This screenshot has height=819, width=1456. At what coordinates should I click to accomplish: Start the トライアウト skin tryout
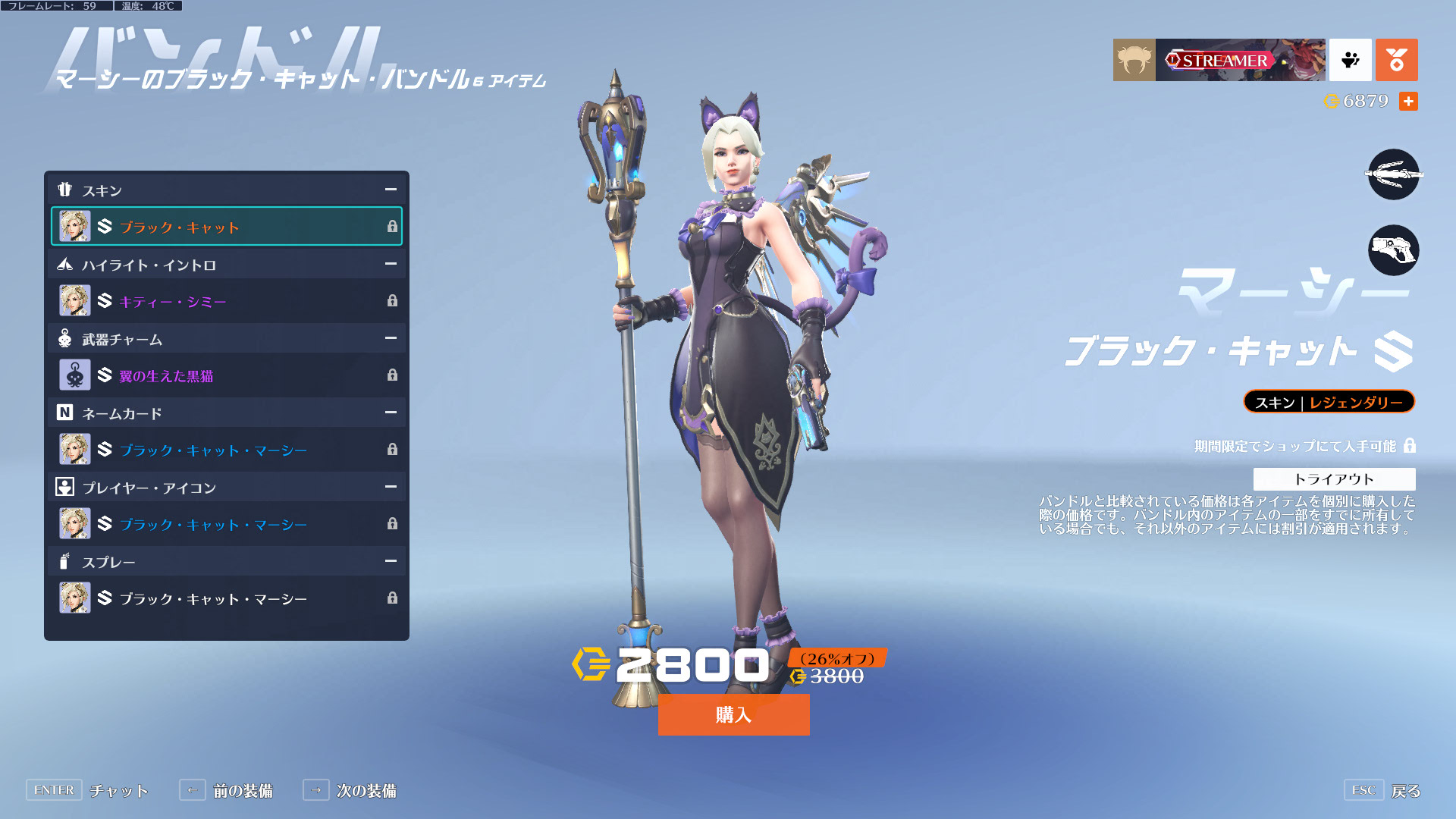[x=1334, y=479]
